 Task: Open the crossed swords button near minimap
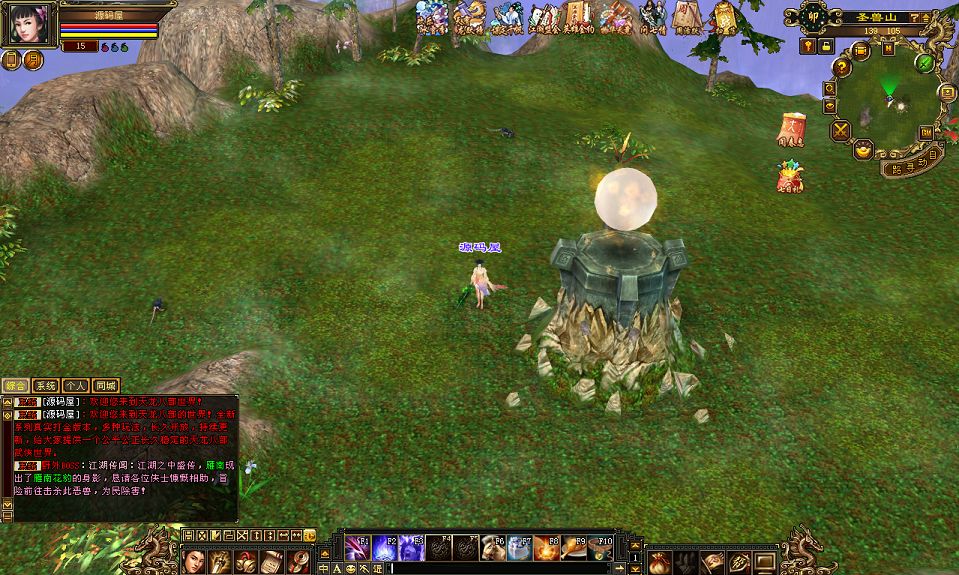point(840,129)
